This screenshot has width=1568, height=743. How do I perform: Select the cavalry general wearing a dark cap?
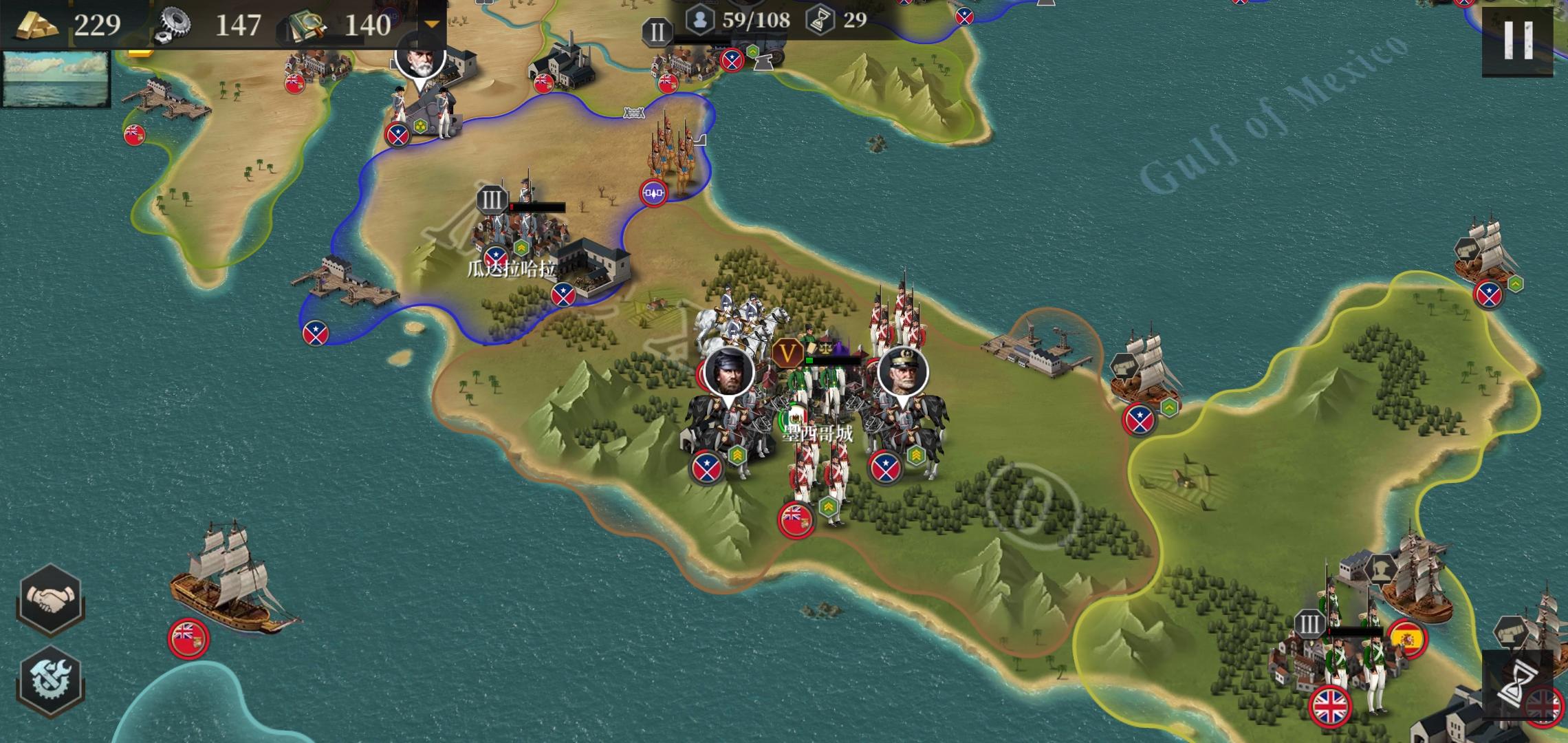[728, 413]
